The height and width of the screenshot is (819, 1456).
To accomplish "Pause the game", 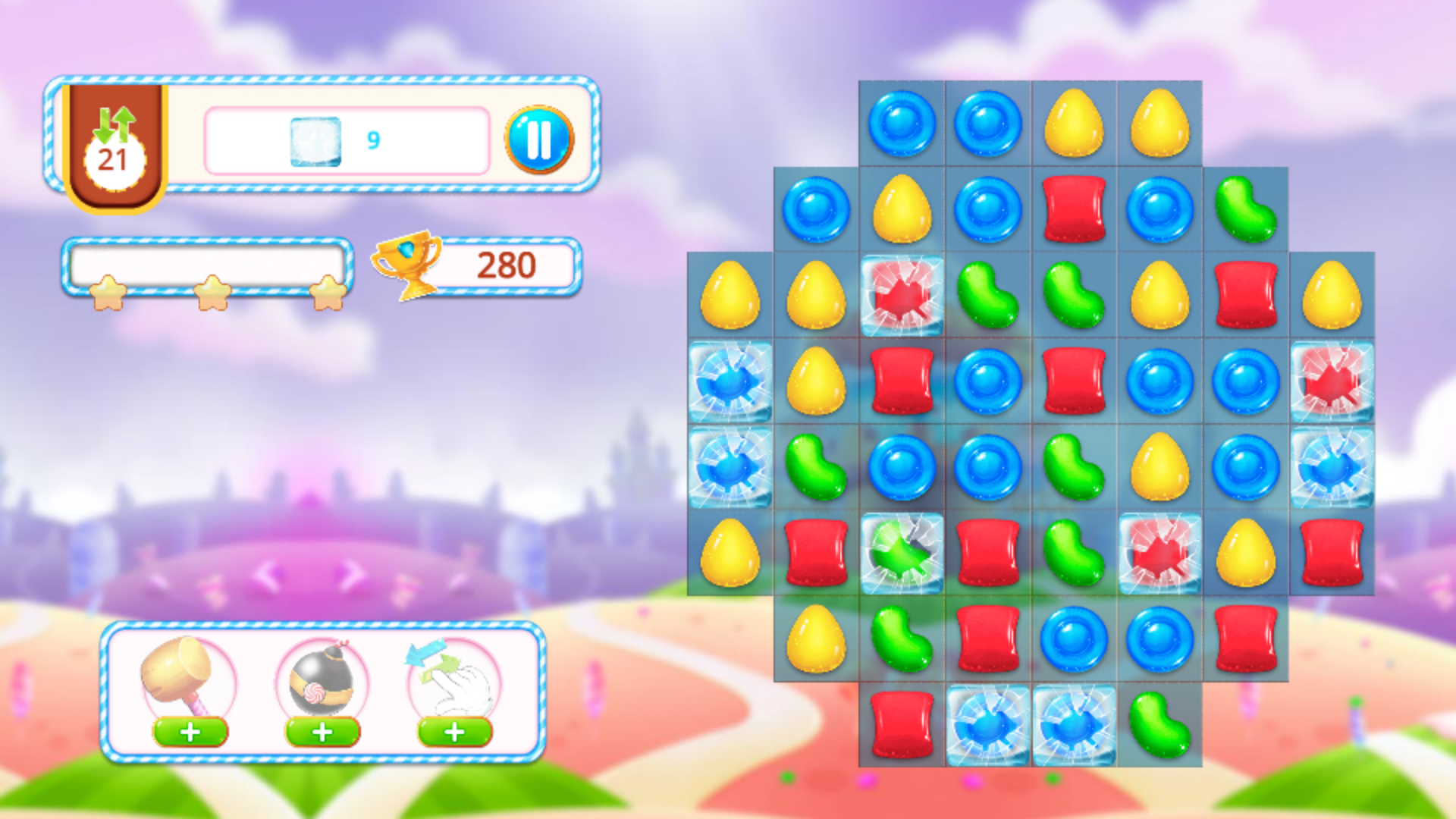I will click(540, 140).
